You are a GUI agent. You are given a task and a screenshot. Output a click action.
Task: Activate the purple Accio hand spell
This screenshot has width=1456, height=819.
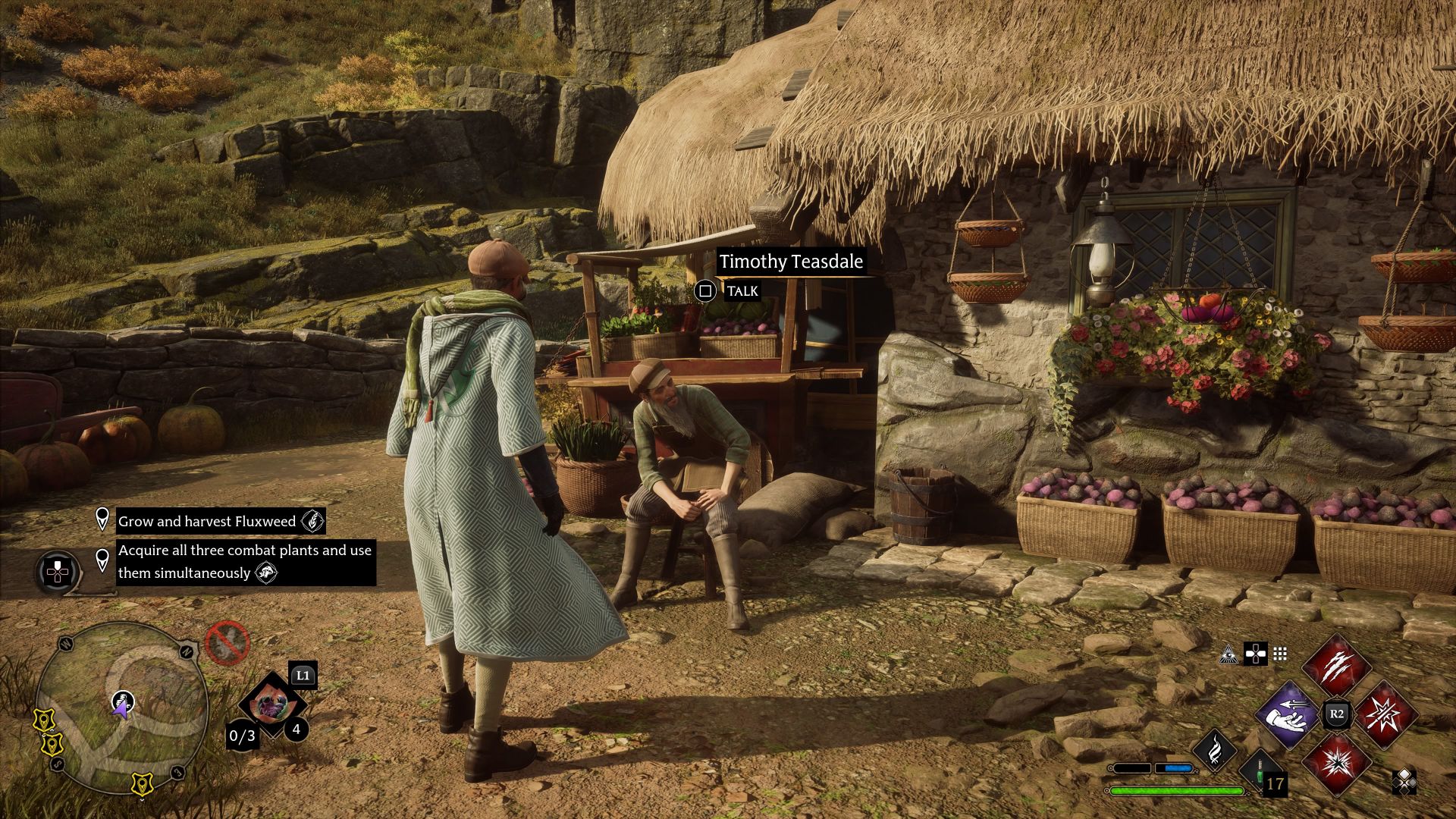[x=1289, y=714]
